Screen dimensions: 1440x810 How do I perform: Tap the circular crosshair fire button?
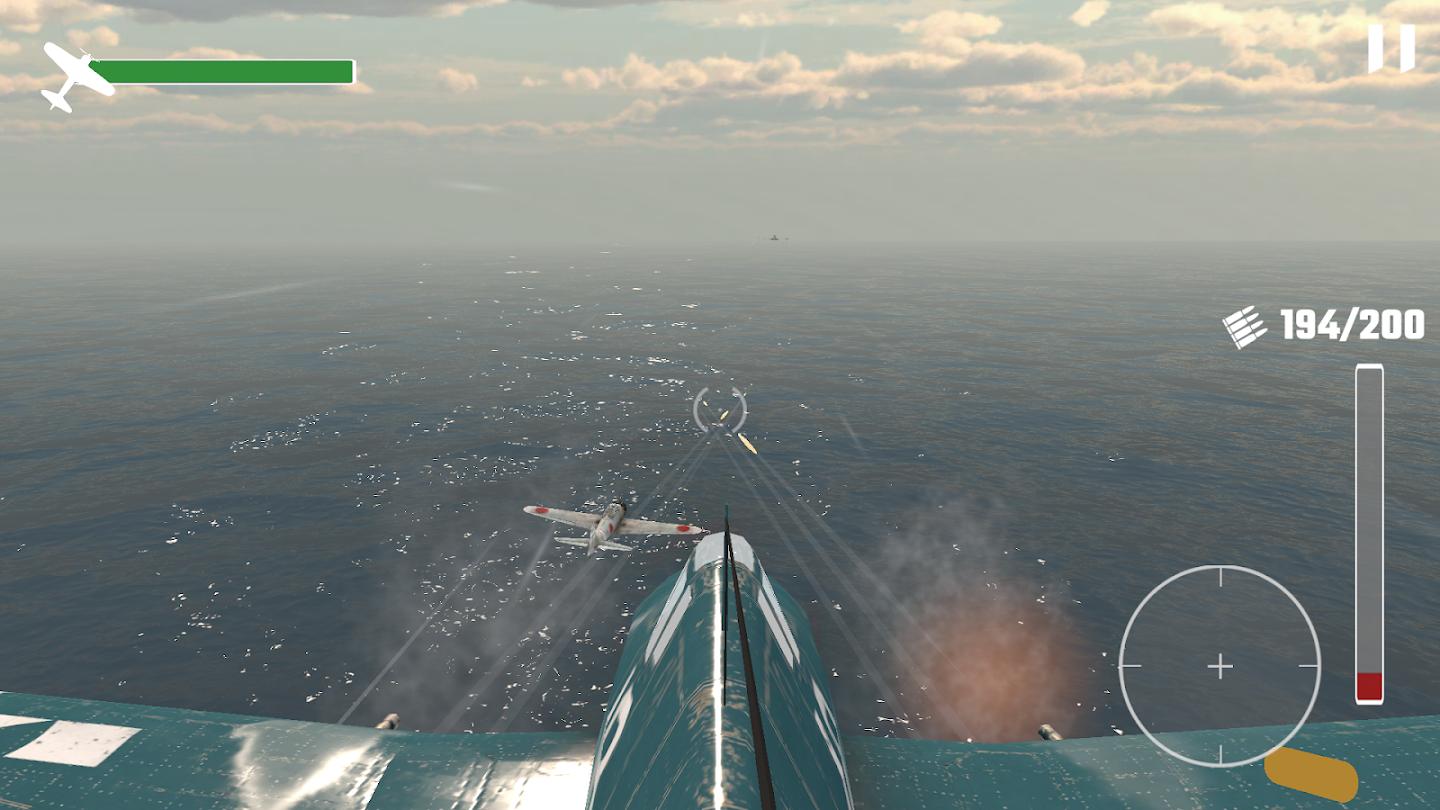point(1219,666)
